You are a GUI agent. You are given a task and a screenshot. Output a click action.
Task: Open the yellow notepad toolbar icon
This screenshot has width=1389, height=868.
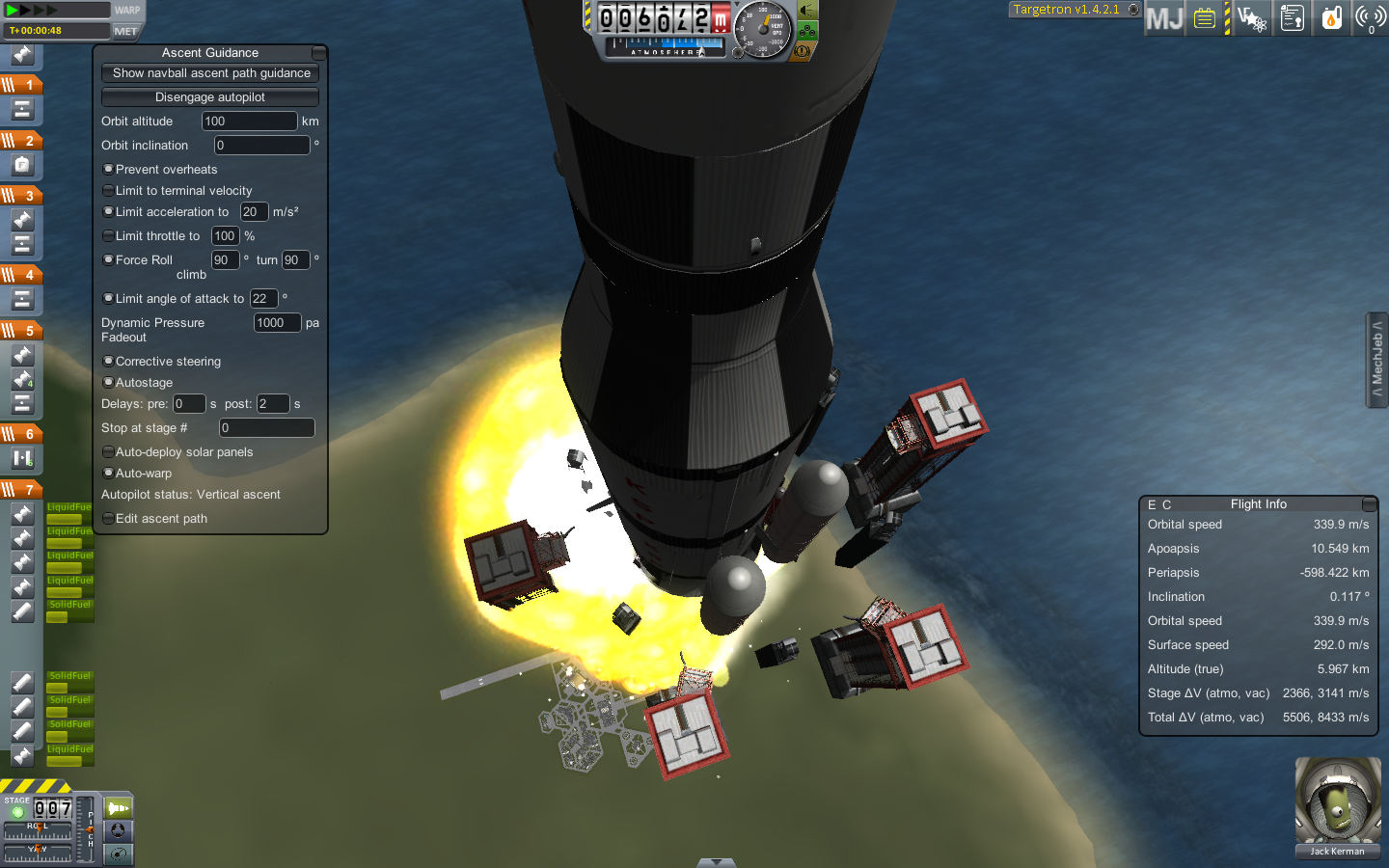click(1204, 17)
